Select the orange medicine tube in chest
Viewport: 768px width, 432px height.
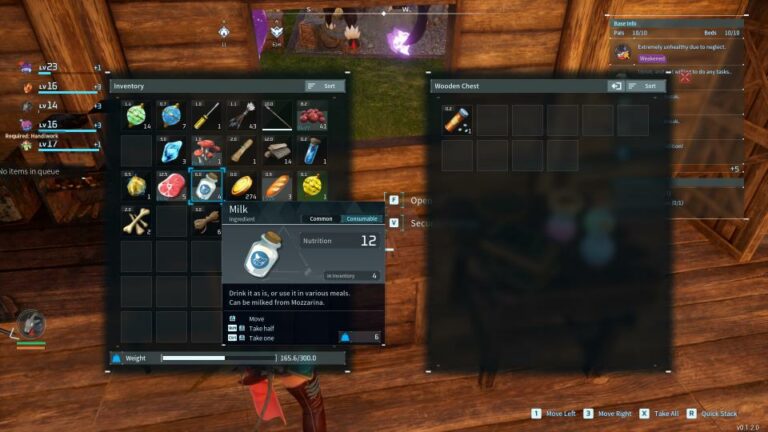457,120
